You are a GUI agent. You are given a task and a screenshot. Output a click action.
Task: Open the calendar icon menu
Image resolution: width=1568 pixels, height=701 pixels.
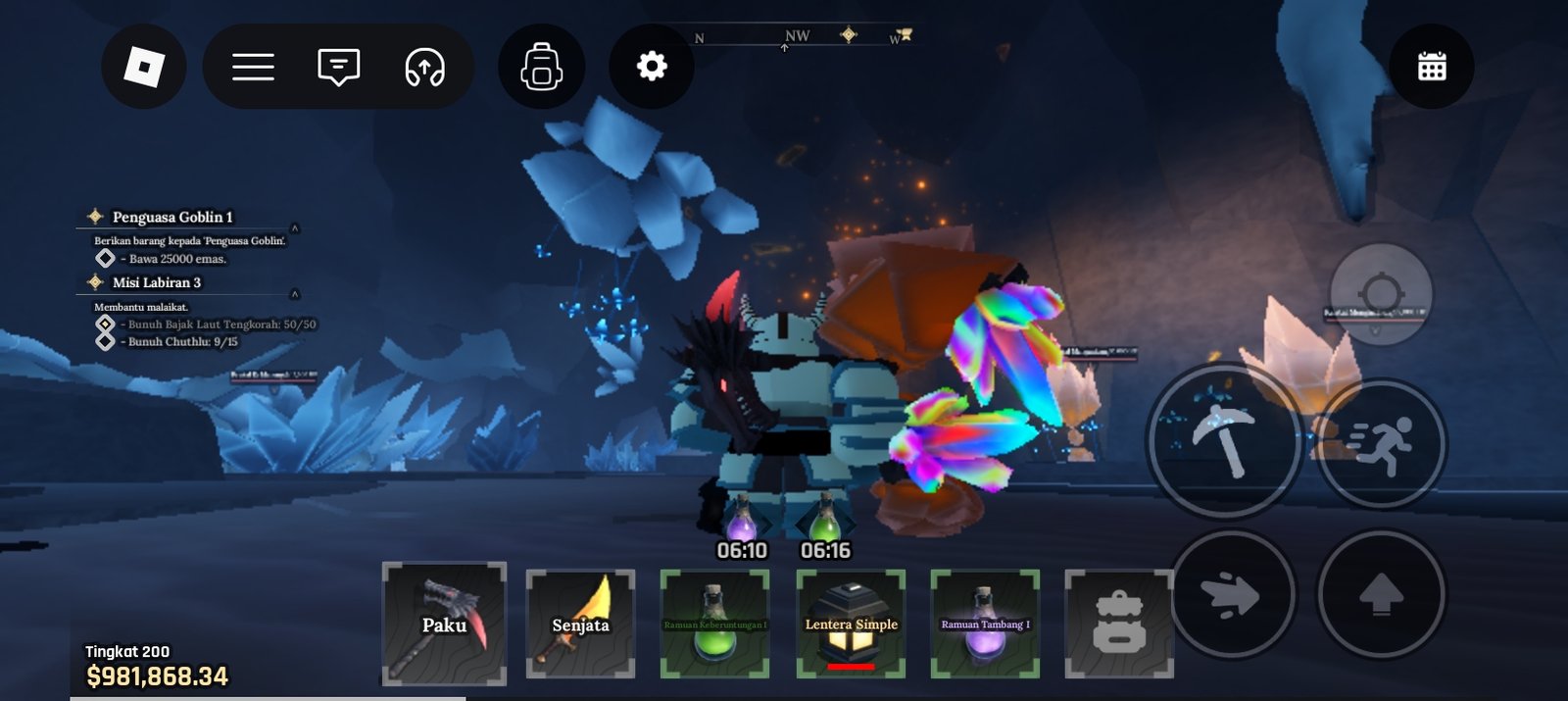click(1432, 67)
